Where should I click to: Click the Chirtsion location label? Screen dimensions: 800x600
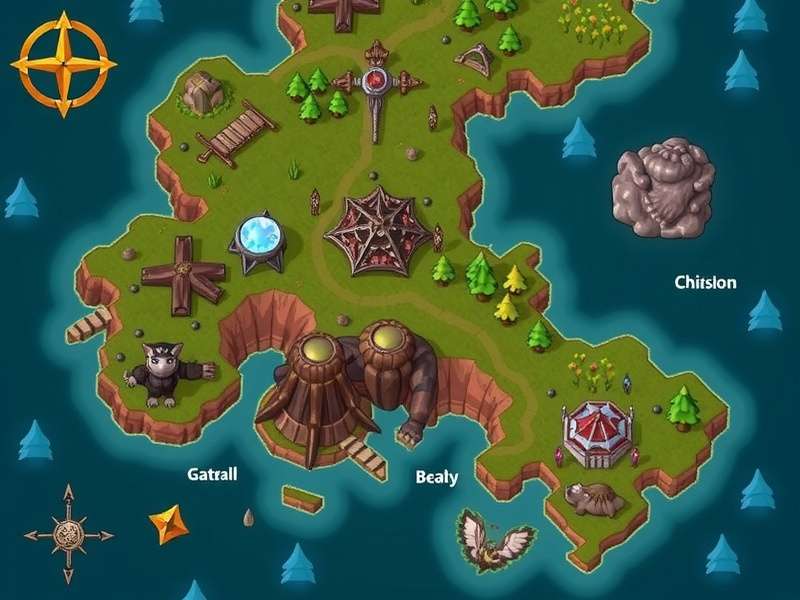pyautogui.click(x=705, y=283)
